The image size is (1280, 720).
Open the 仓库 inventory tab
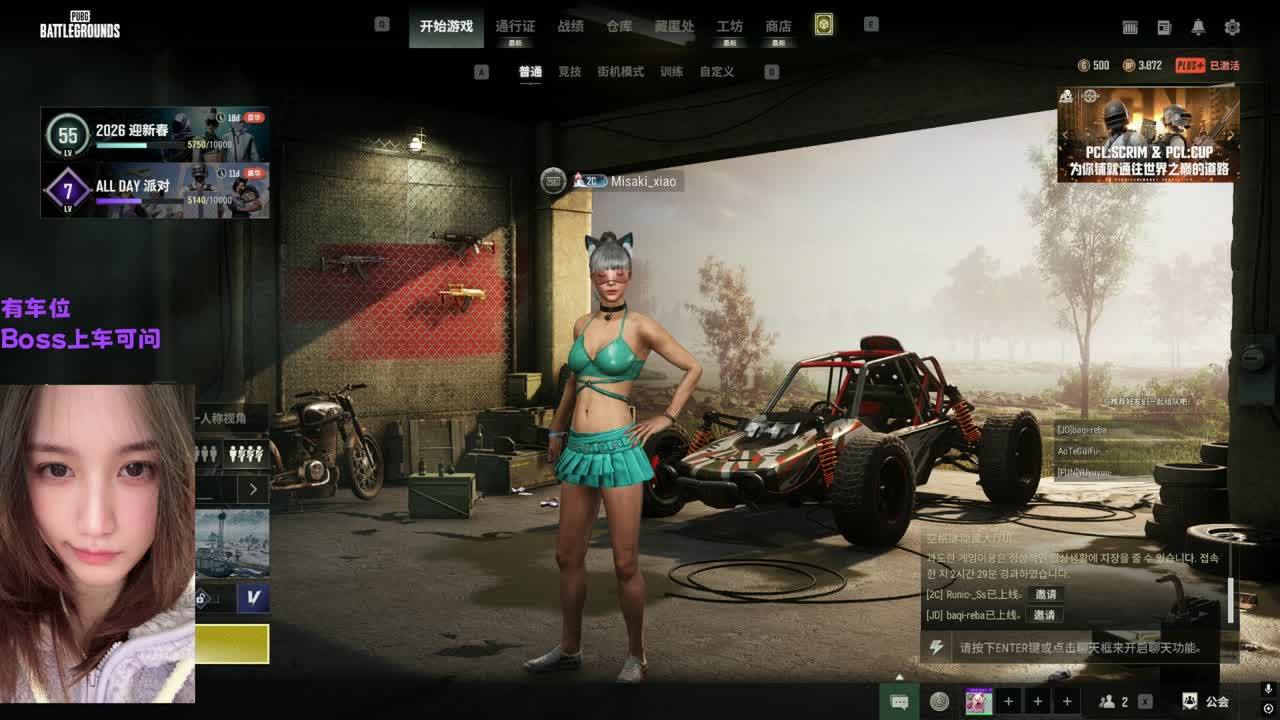pos(619,26)
